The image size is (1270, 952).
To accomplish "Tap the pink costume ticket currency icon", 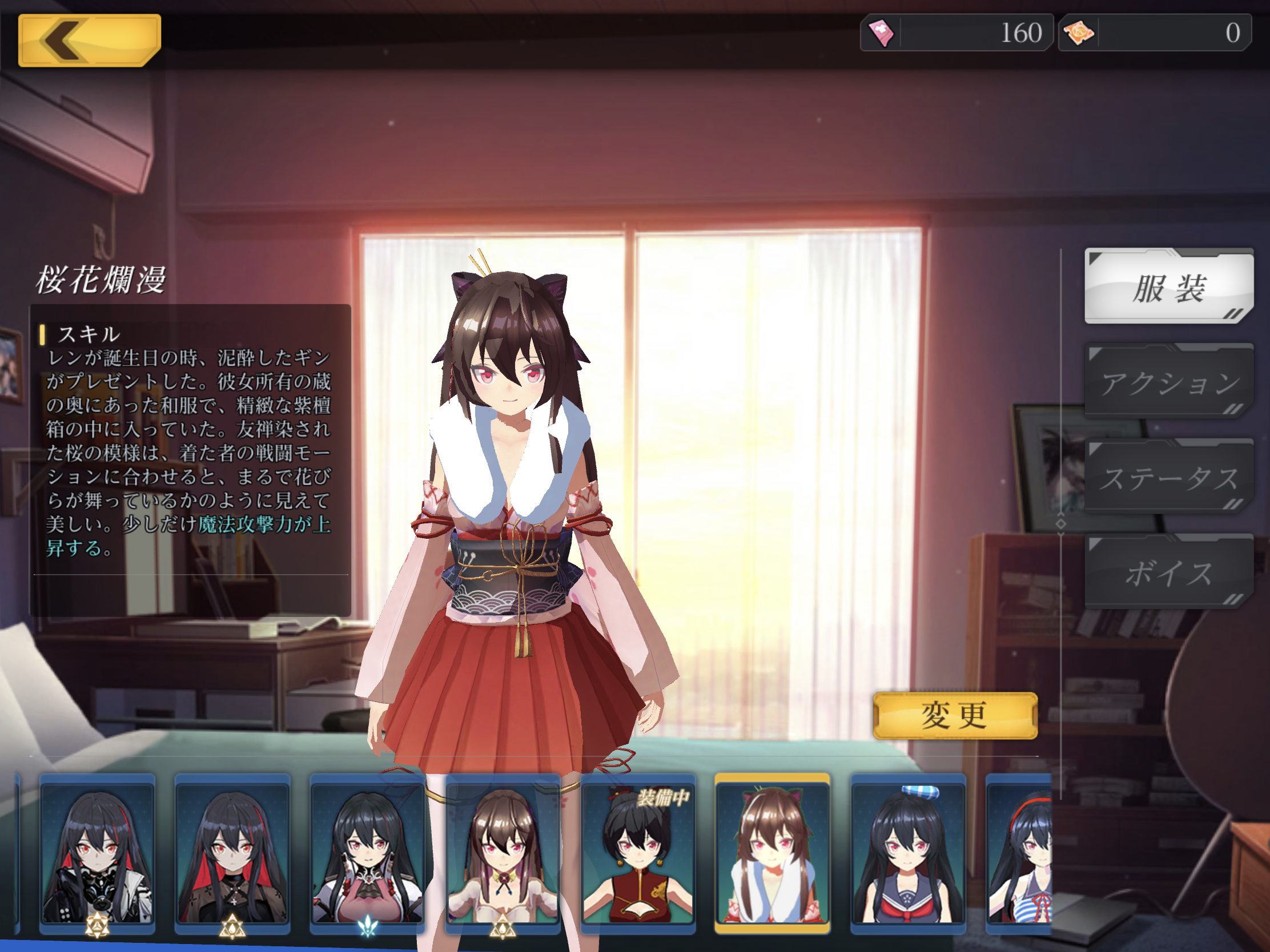I will [881, 33].
